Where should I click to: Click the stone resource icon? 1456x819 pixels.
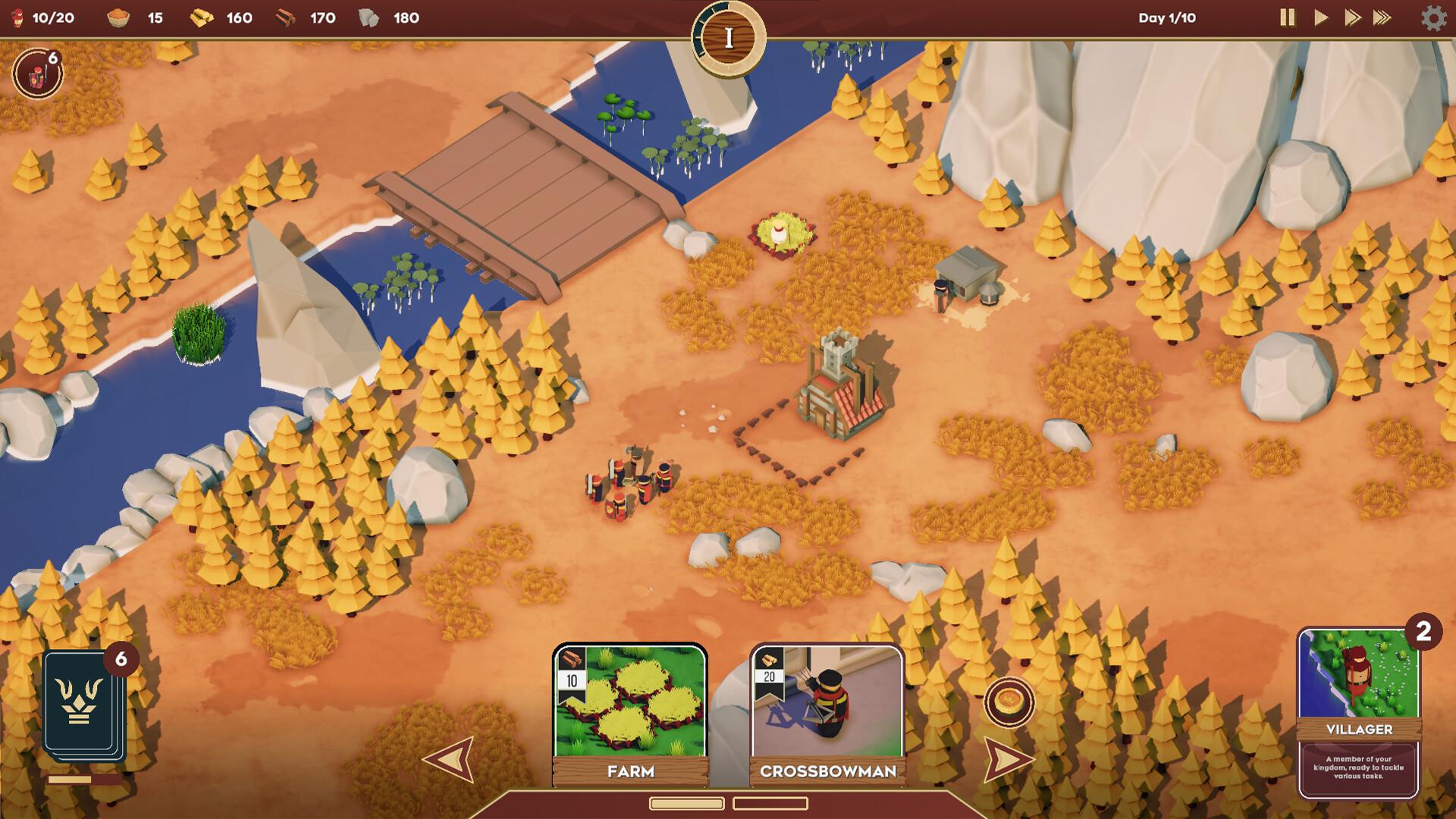(x=369, y=18)
